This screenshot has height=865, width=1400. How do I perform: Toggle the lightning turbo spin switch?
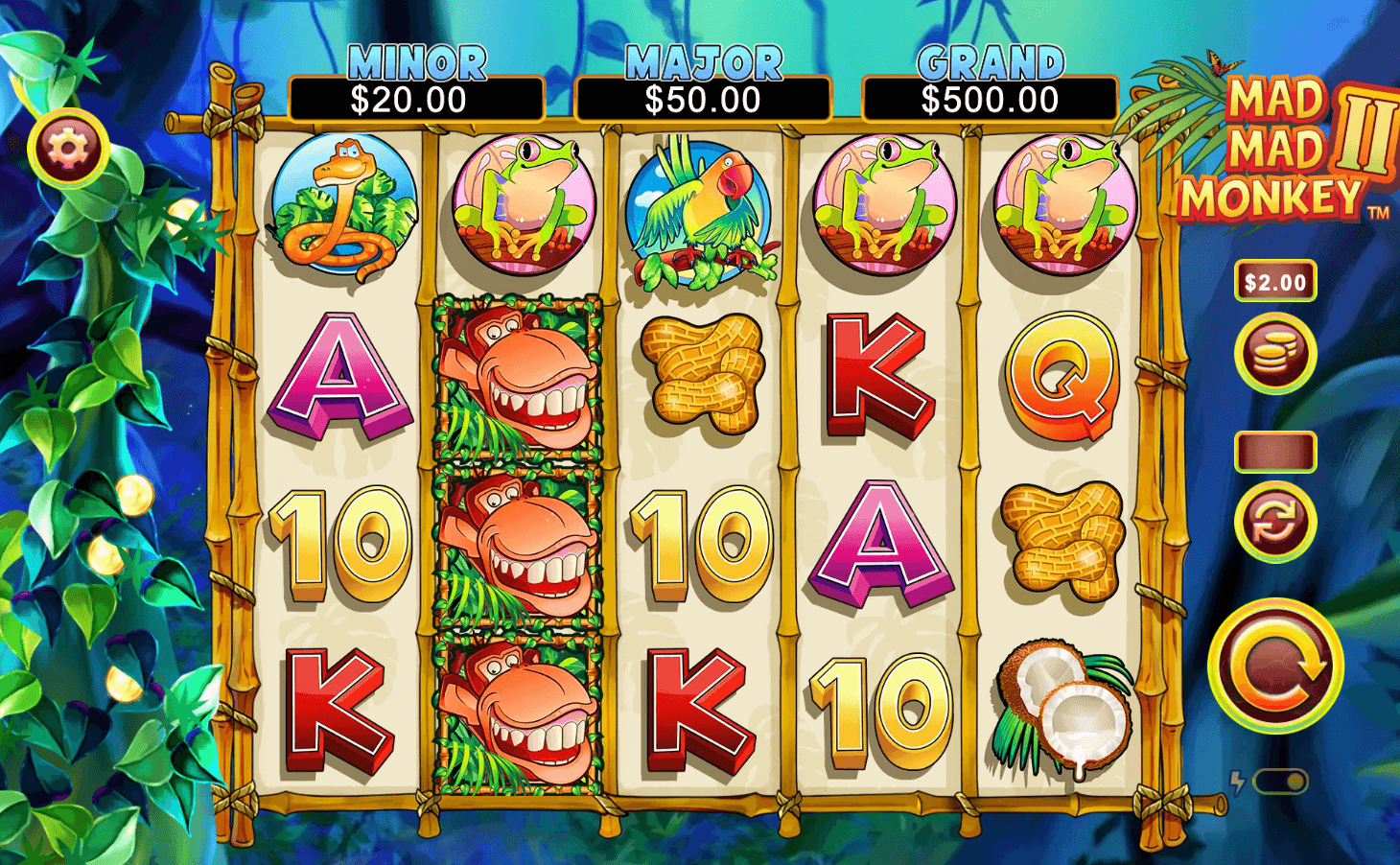point(1279,782)
